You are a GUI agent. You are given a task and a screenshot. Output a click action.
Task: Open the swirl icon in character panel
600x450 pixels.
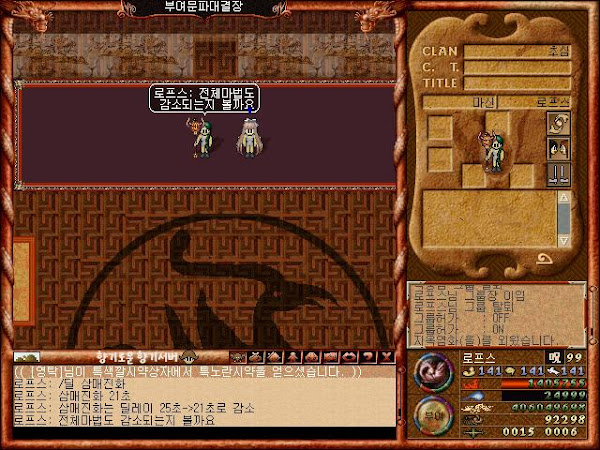pyautogui.click(x=558, y=123)
